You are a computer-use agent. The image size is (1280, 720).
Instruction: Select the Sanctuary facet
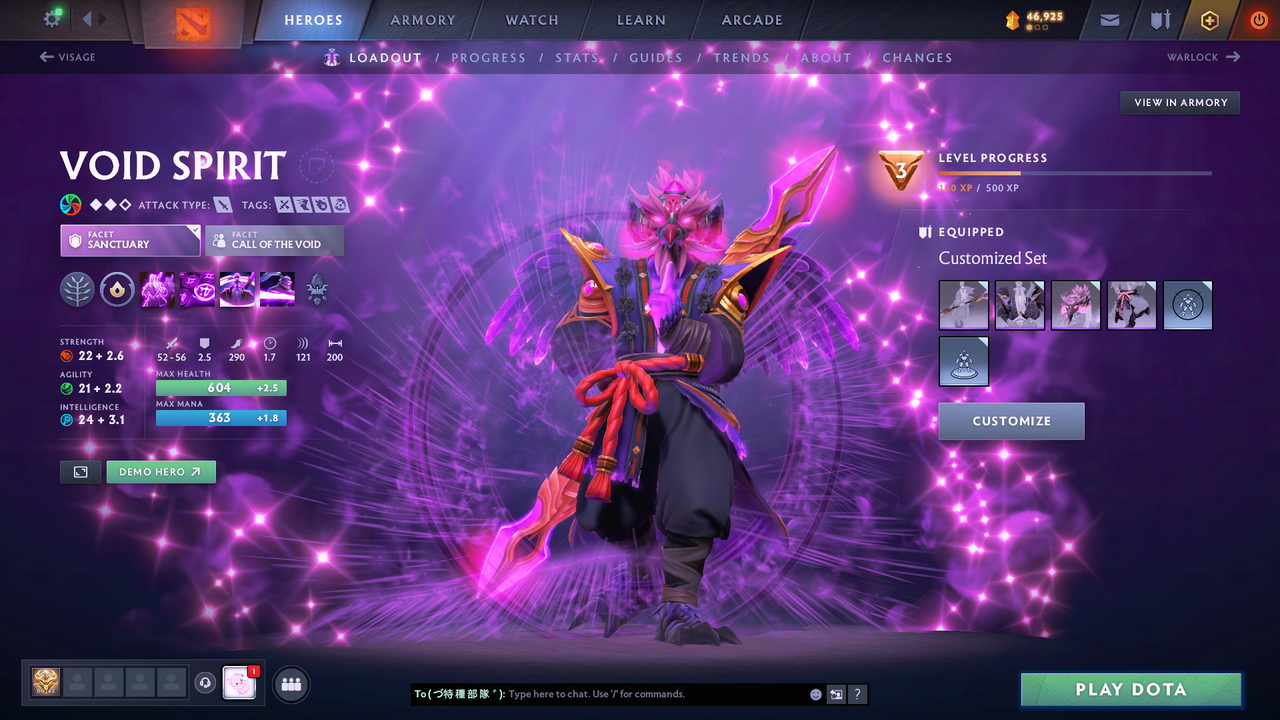[130, 240]
